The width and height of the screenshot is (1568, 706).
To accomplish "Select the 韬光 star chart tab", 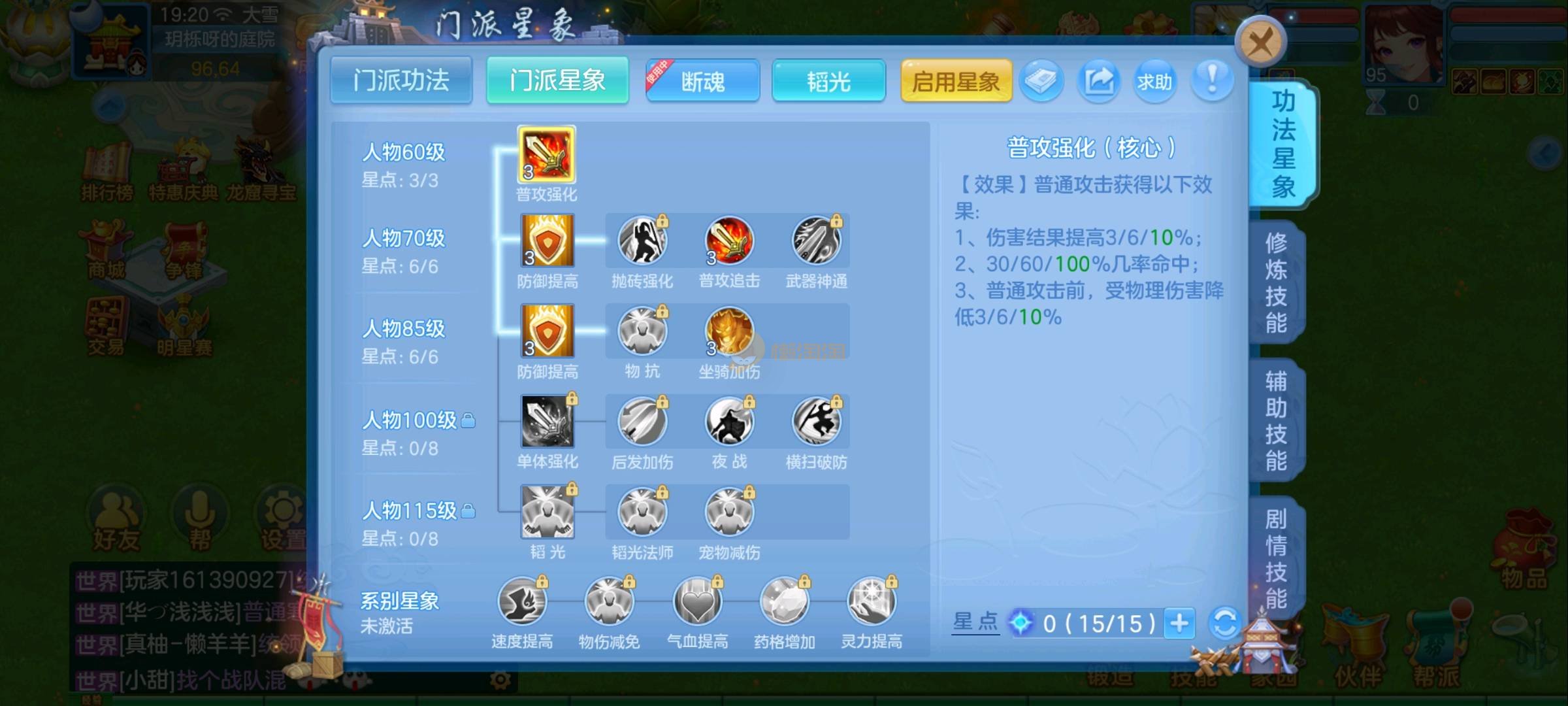I will point(828,81).
